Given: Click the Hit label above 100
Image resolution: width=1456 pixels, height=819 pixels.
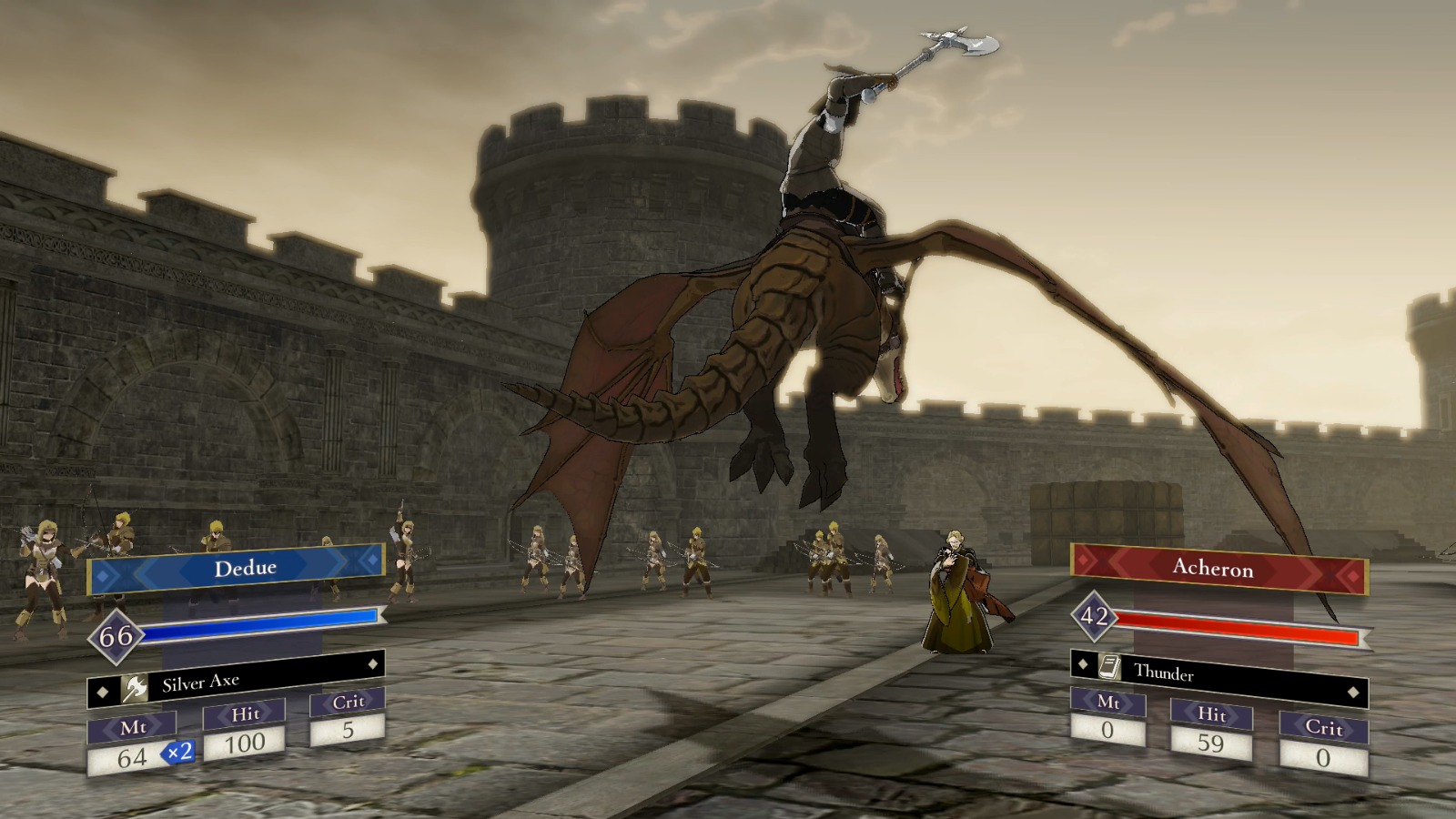Looking at the screenshot, I should pos(244,714).
